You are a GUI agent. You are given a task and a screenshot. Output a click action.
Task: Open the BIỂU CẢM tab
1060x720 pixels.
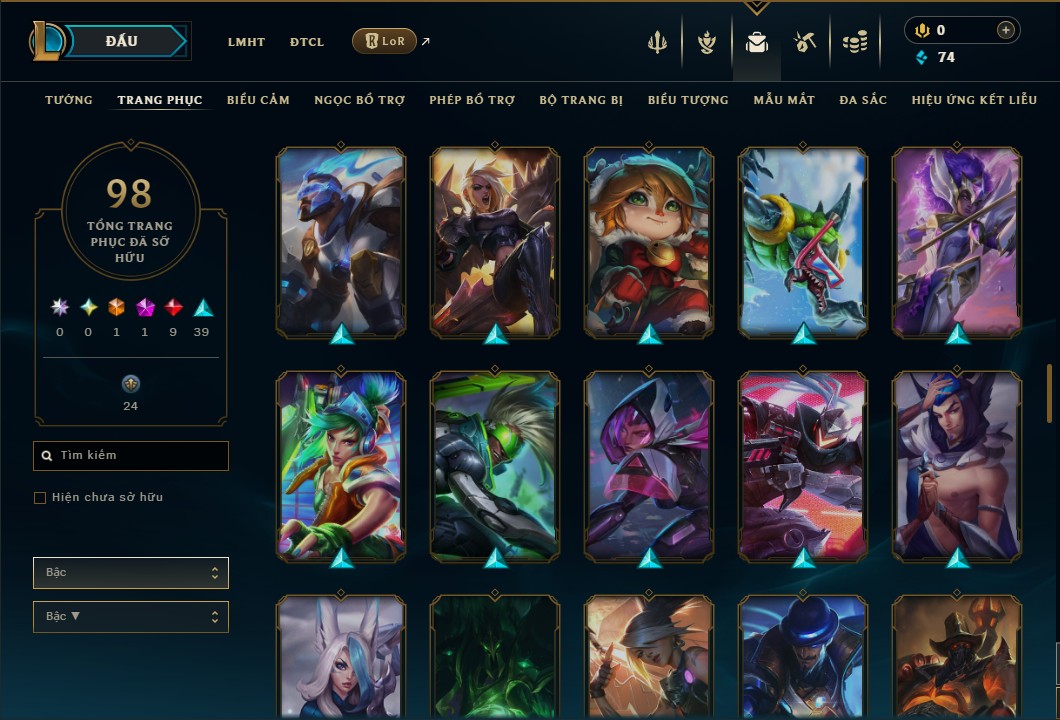(x=258, y=100)
